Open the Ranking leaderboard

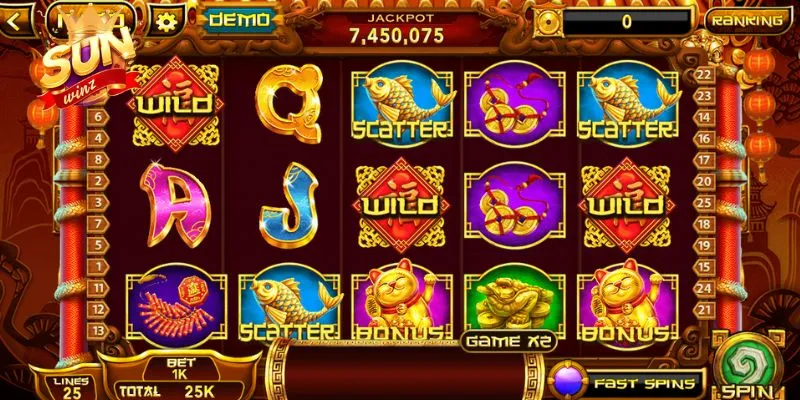point(745,19)
